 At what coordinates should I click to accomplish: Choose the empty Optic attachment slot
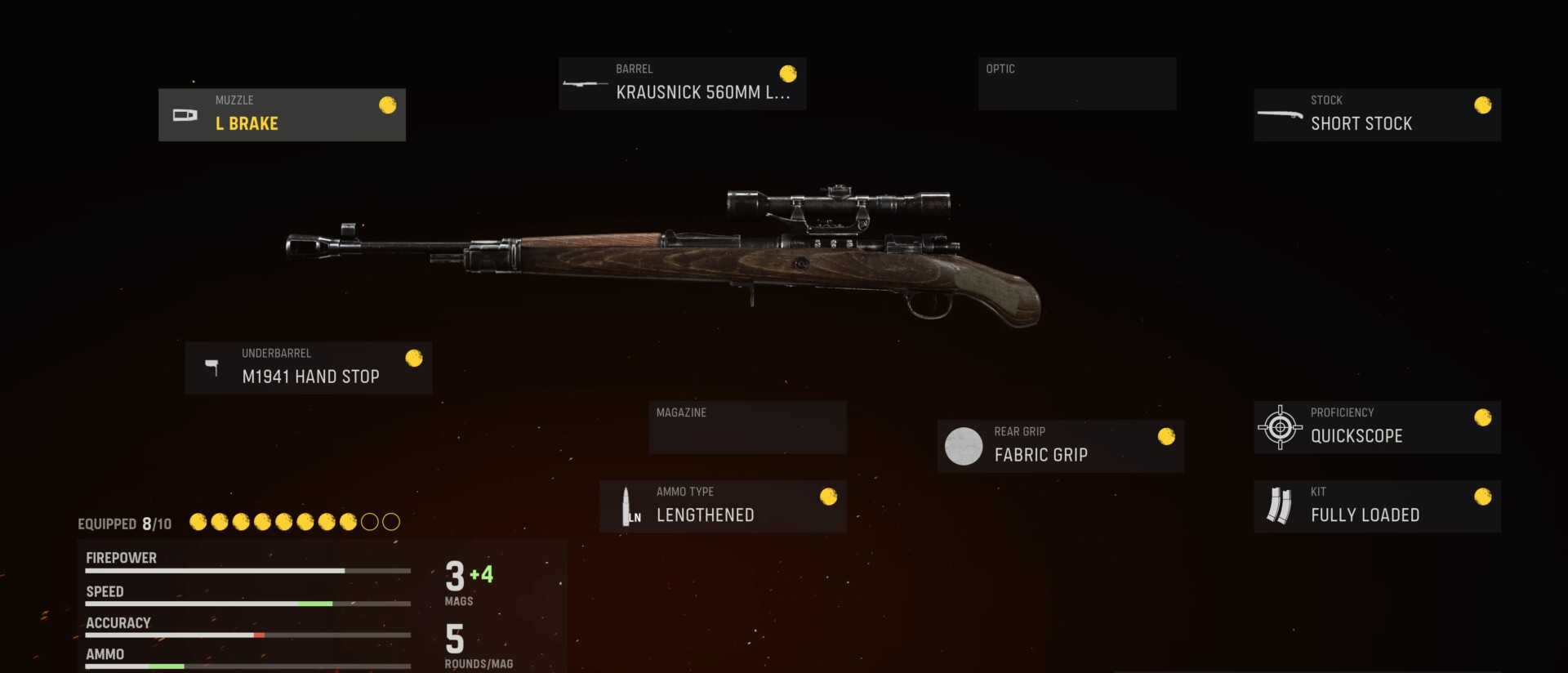[x=1076, y=83]
